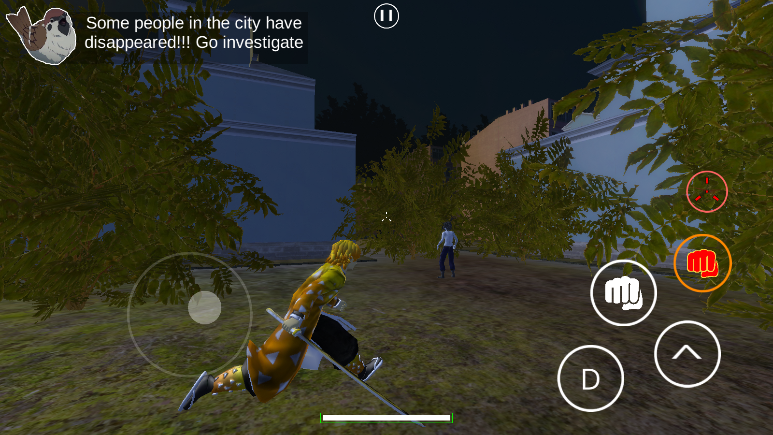Viewport: 773px width, 435px height.
Task: Activate the red fist special attack
Action: pyautogui.click(x=702, y=263)
